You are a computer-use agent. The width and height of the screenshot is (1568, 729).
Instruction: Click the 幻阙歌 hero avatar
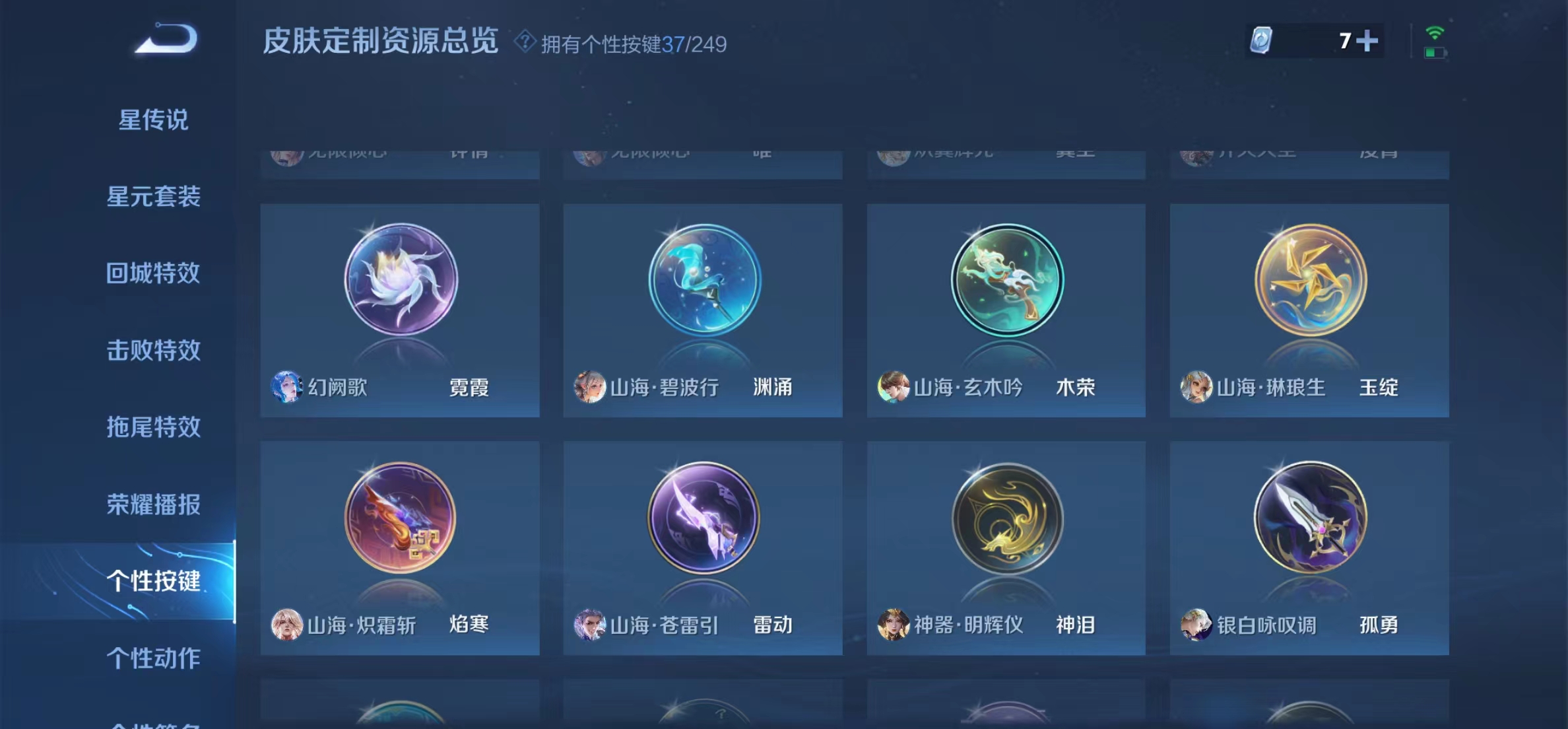(x=288, y=388)
